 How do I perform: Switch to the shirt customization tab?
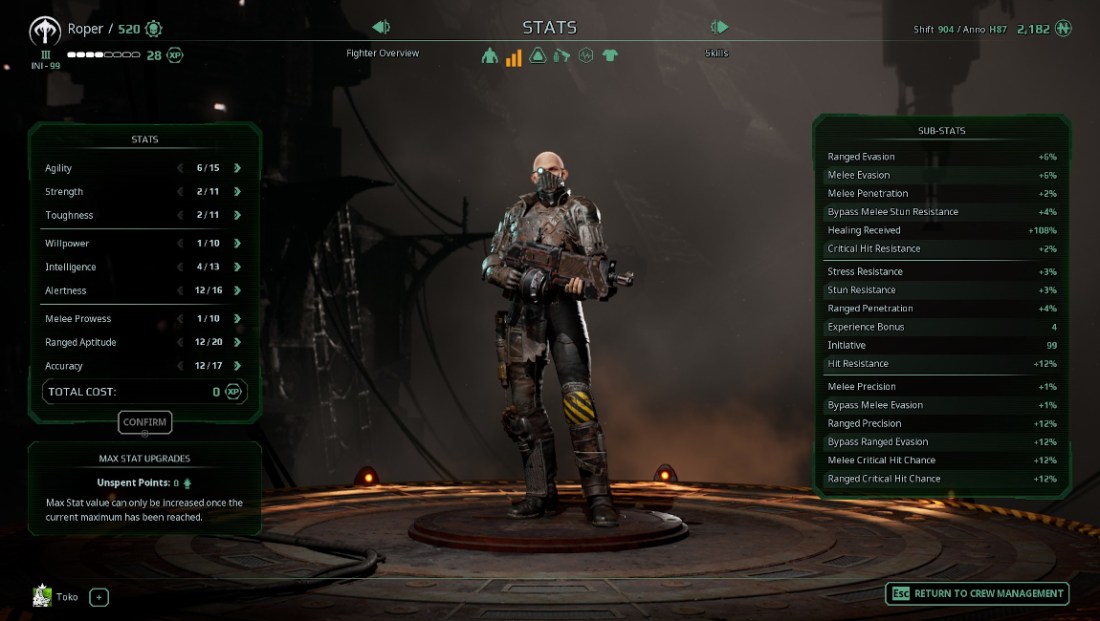click(x=610, y=56)
